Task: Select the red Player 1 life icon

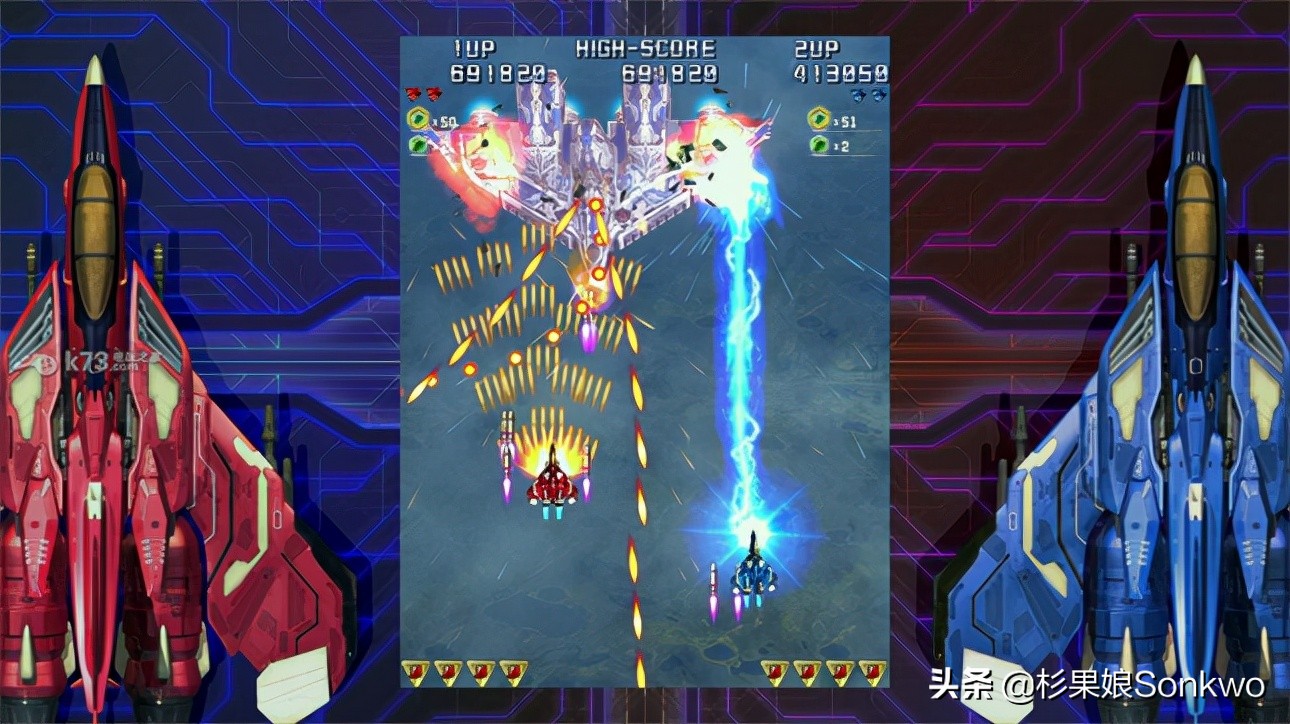Action: pyautogui.click(x=412, y=92)
